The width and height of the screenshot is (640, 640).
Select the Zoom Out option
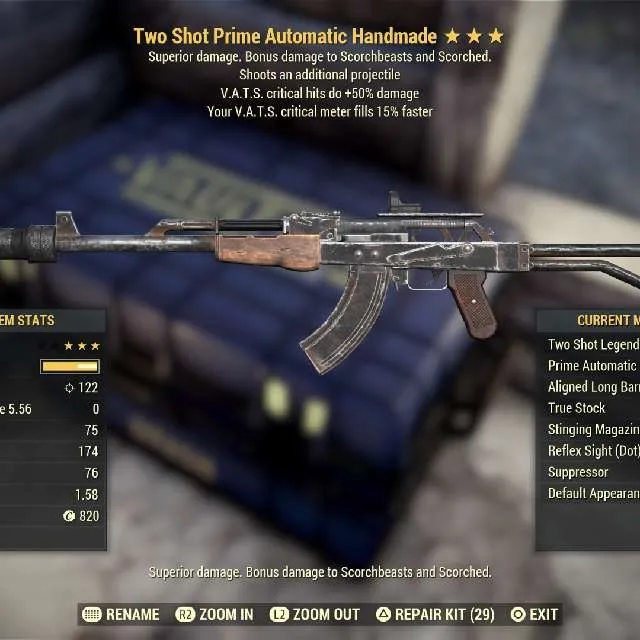coord(316,614)
